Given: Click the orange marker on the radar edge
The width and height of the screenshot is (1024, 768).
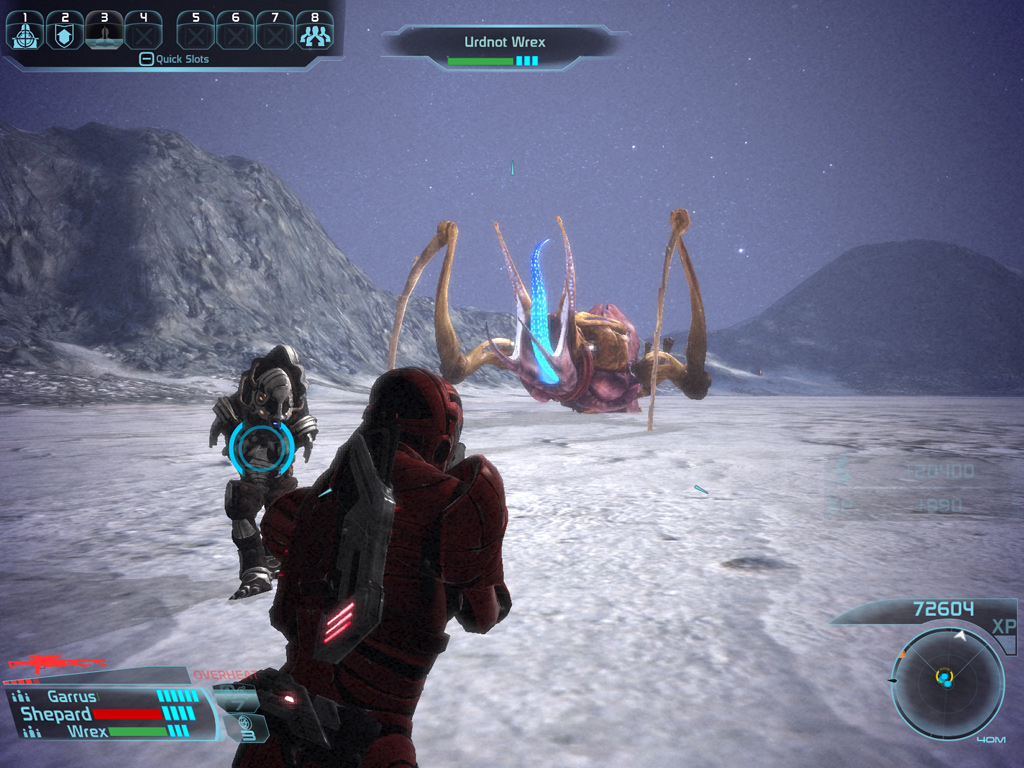Looking at the screenshot, I should pyautogui.click(x=903, y=654).
